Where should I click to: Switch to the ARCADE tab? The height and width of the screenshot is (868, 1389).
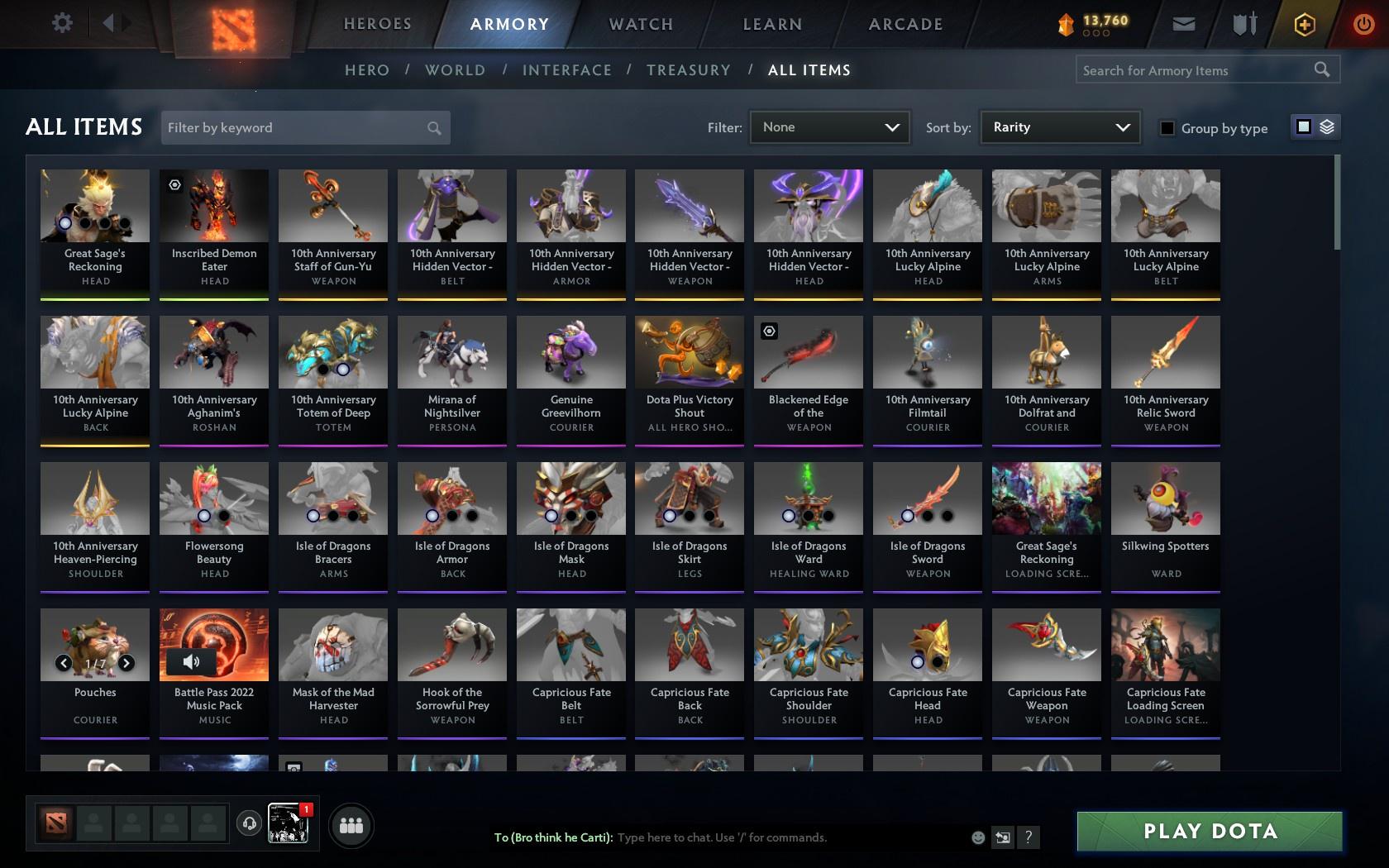pyautogui.click(x=905, y=24)
